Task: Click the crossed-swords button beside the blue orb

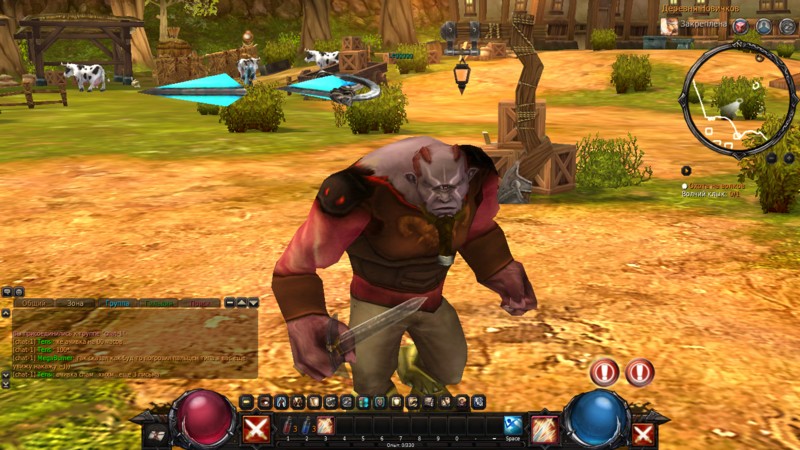Action: pos(643,433)
